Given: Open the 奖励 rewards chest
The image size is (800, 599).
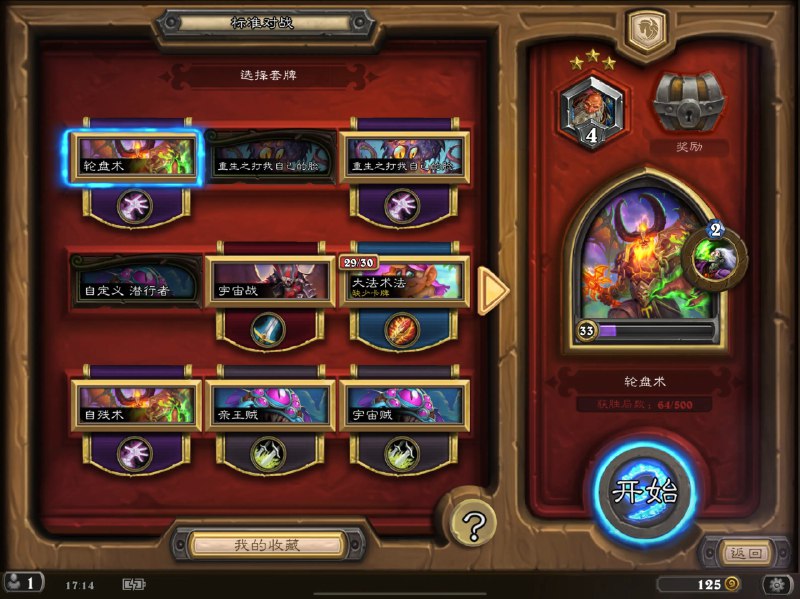Looking at the screenshot, I should [x=689, y=103].
